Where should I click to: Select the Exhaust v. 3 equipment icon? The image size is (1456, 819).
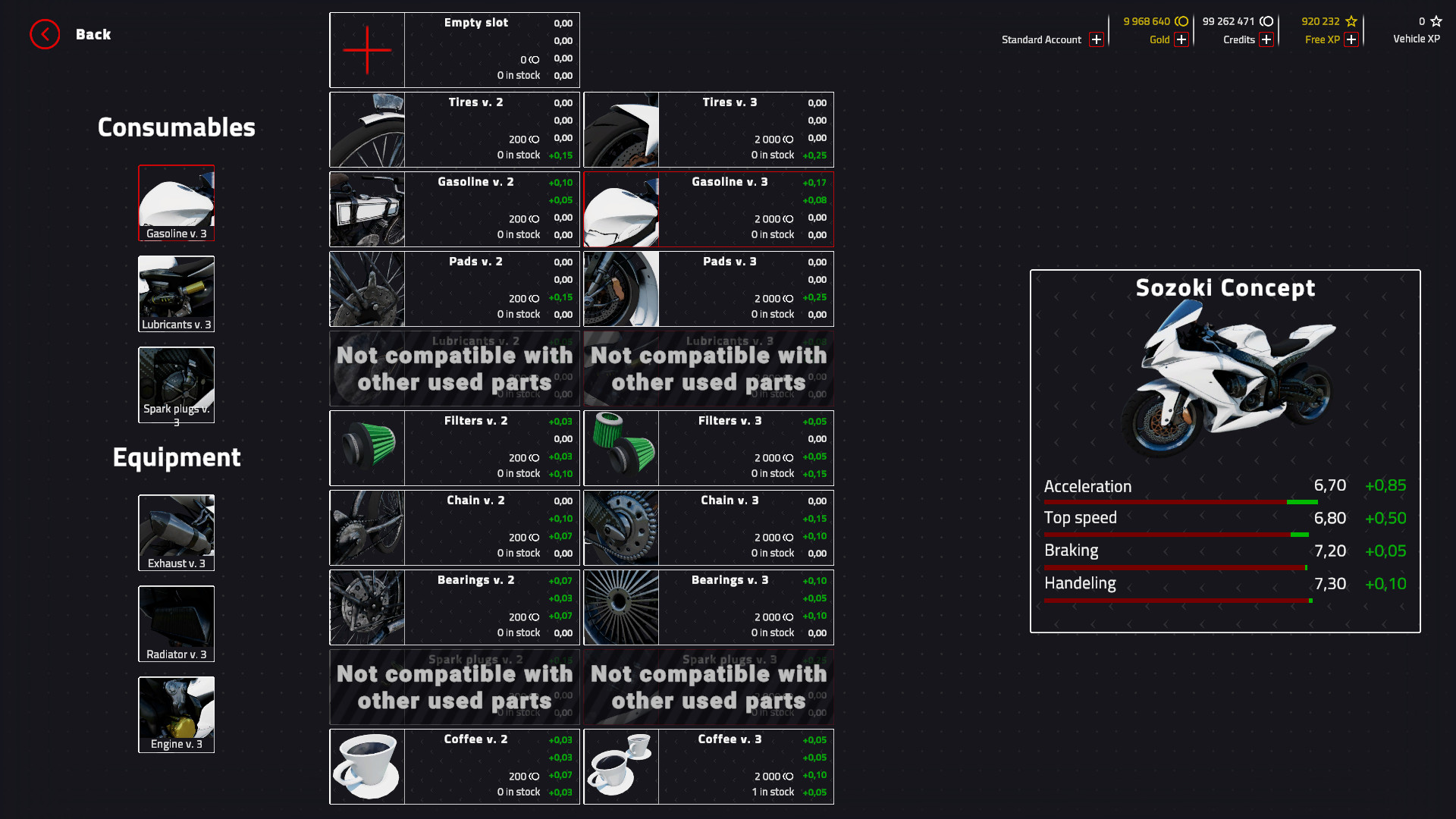click(176, 532)
